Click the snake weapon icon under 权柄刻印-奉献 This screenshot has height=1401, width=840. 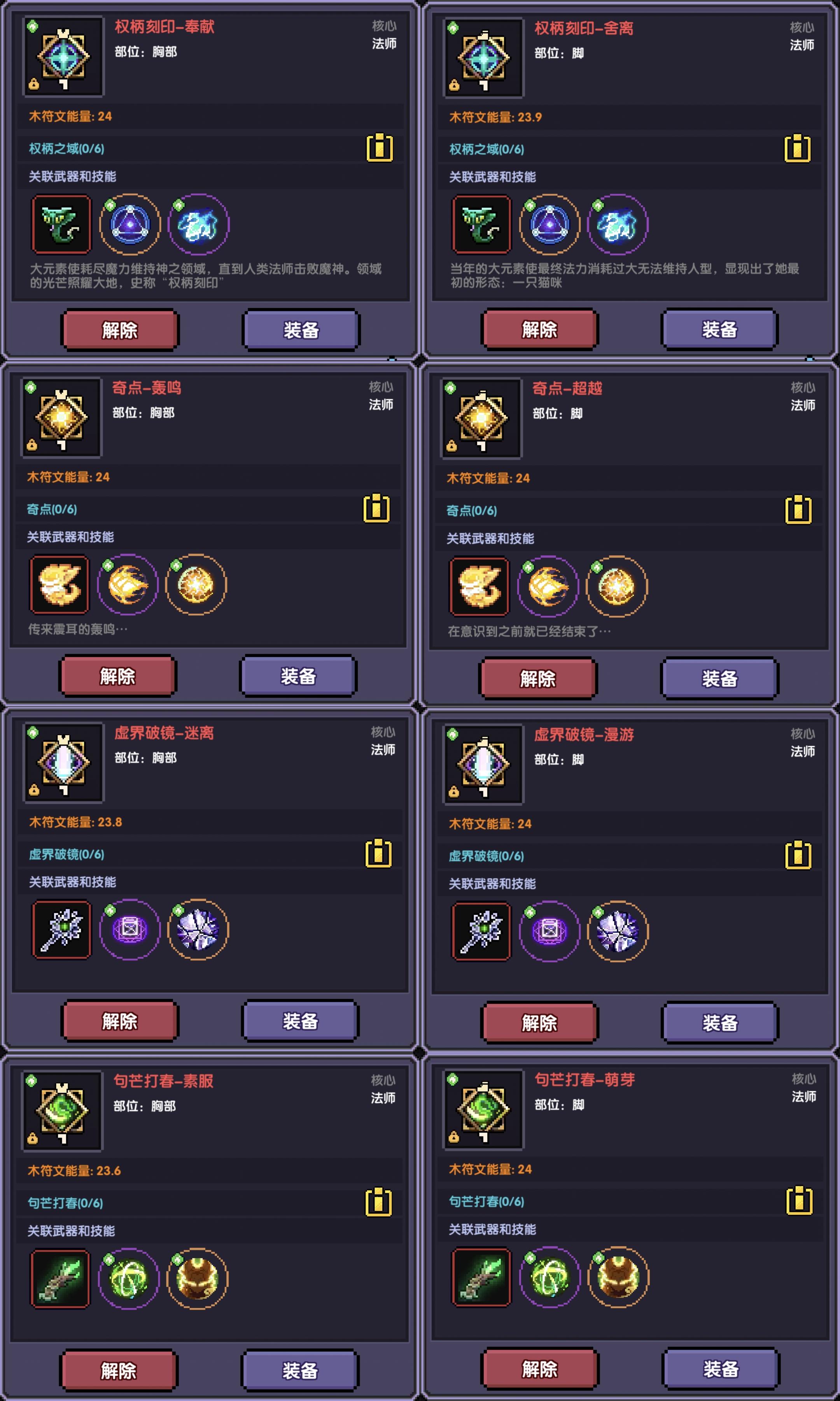tap(62, 225)
